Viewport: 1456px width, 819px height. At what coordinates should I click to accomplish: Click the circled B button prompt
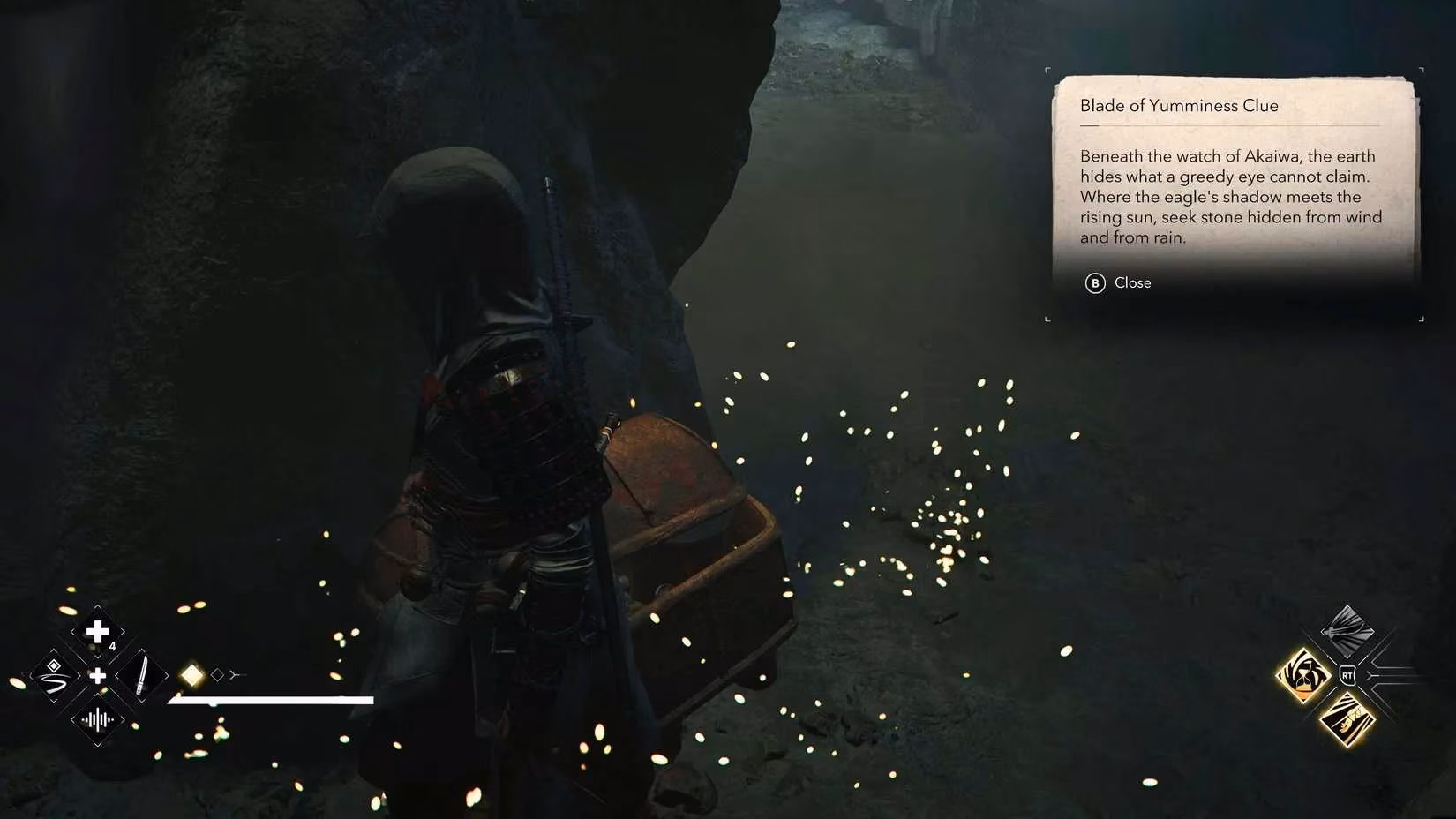[x=1094, y=283]
